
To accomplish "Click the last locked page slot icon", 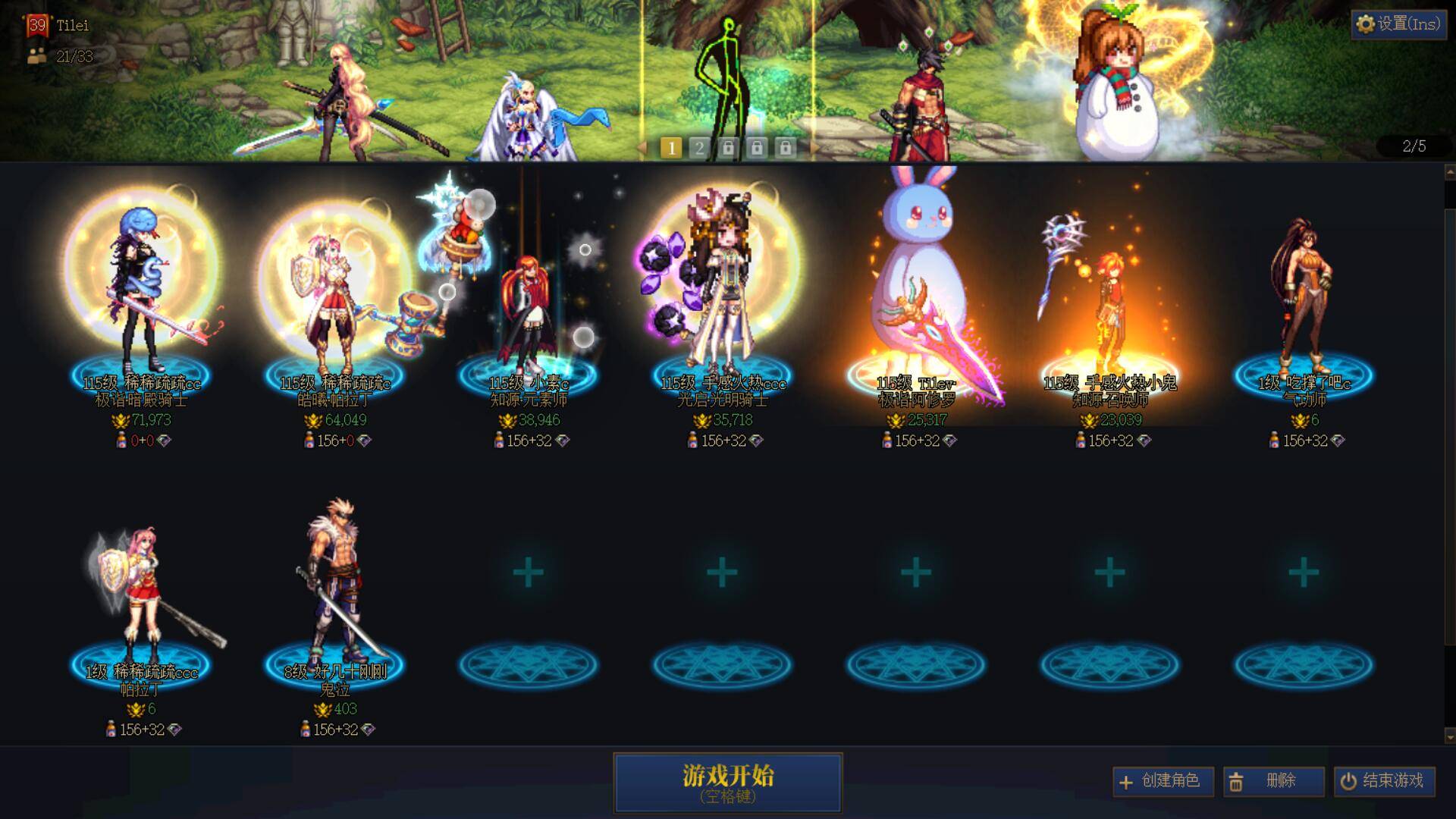I will (787, 149).
